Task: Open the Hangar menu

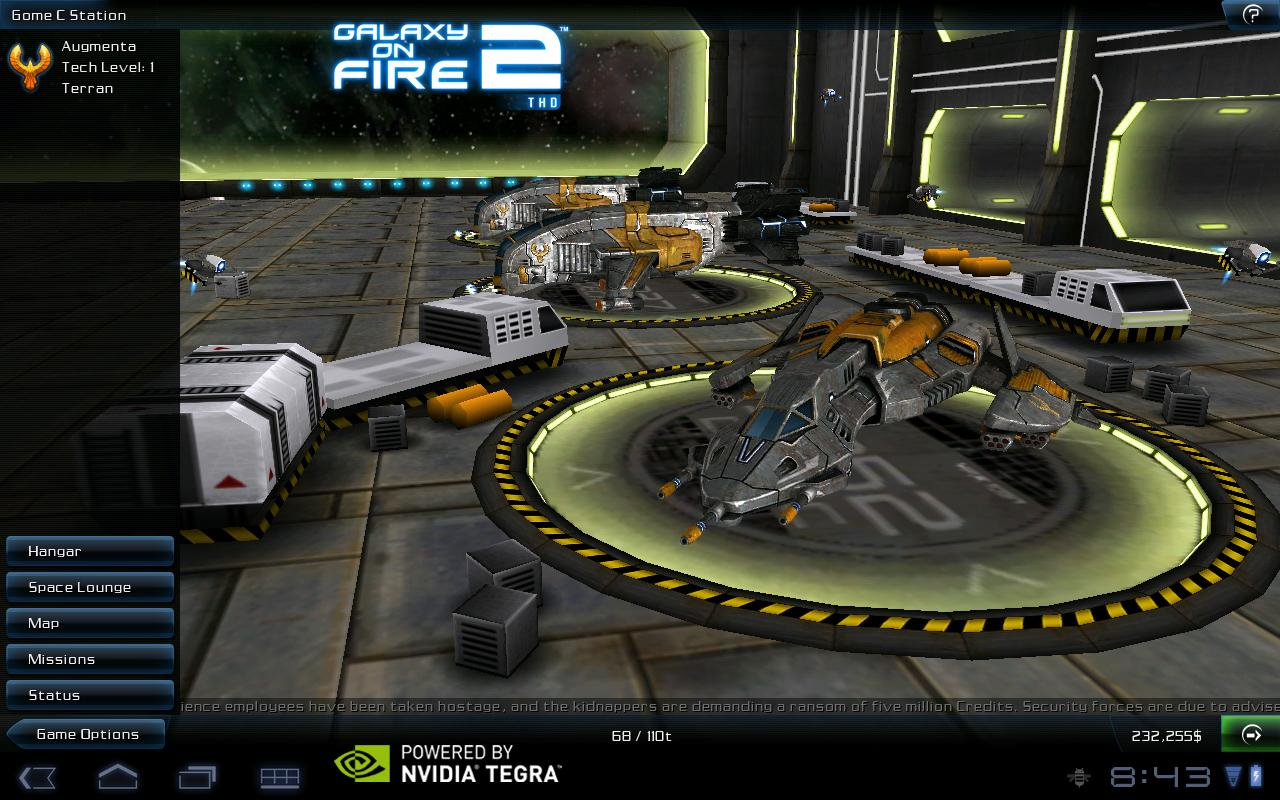Action: (90, 551)
